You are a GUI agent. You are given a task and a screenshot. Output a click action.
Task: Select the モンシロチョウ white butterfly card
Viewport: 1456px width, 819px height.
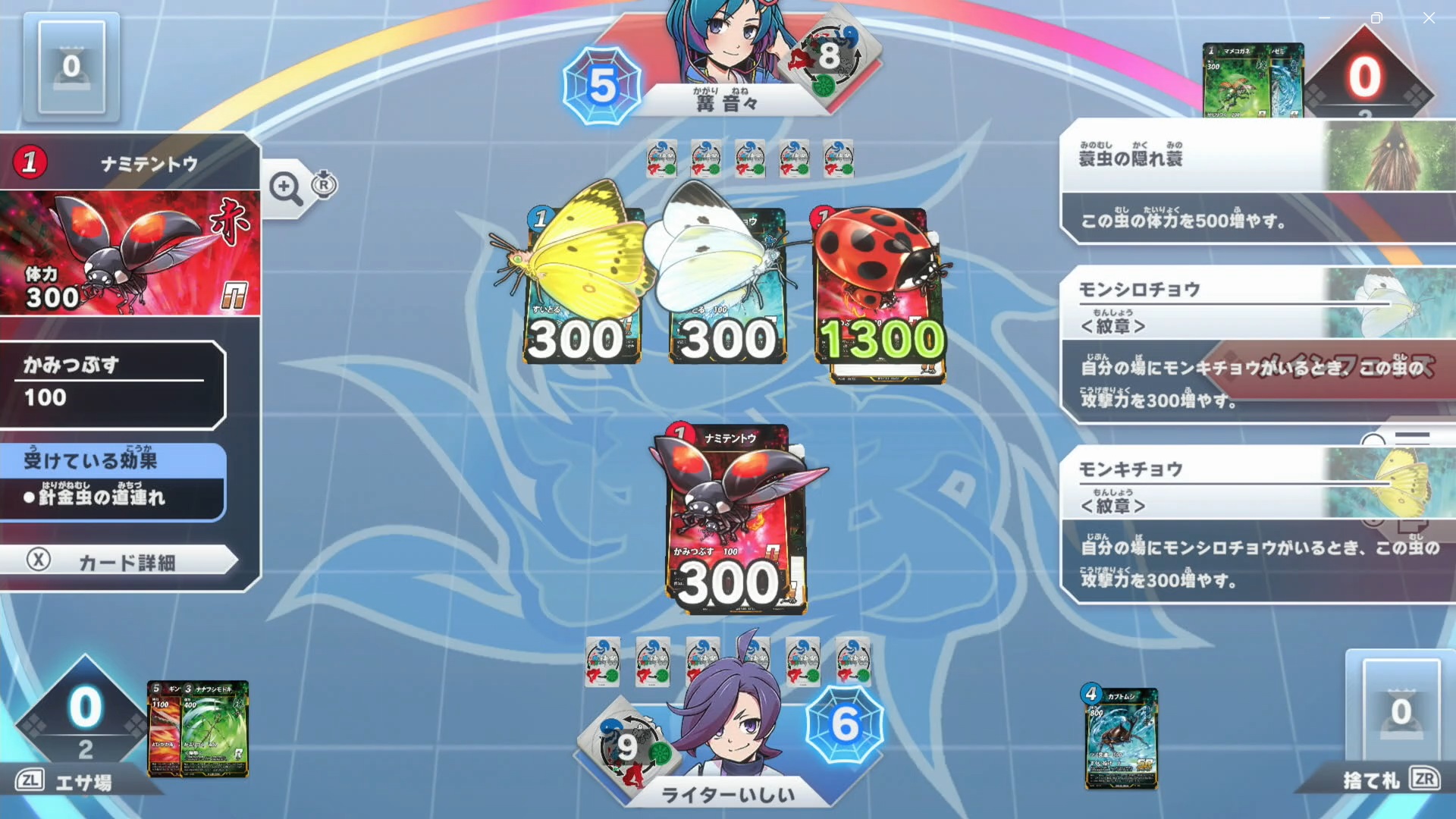click(724, 288)
